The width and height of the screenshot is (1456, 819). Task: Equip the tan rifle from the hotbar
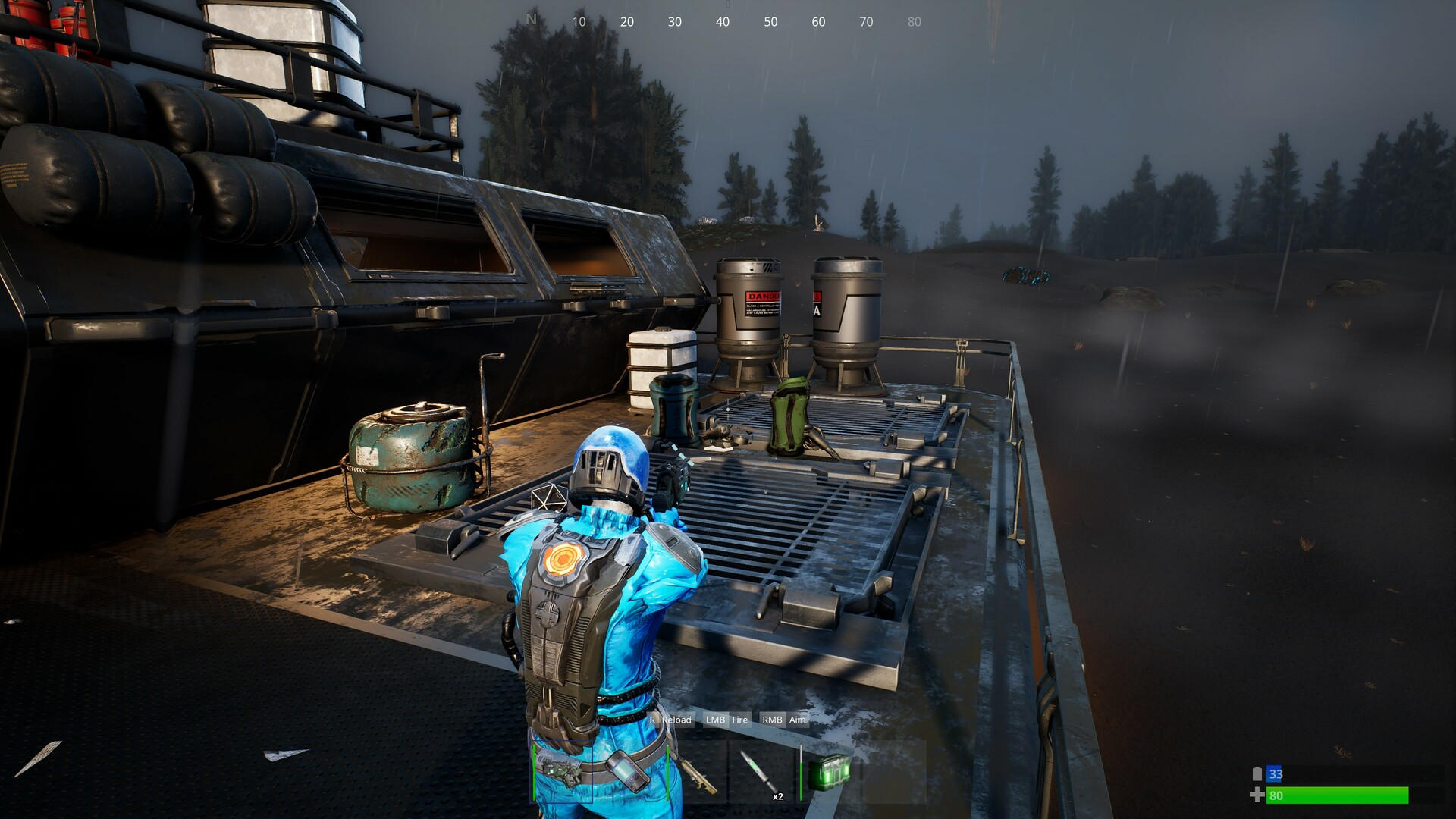tap(698, 773)
